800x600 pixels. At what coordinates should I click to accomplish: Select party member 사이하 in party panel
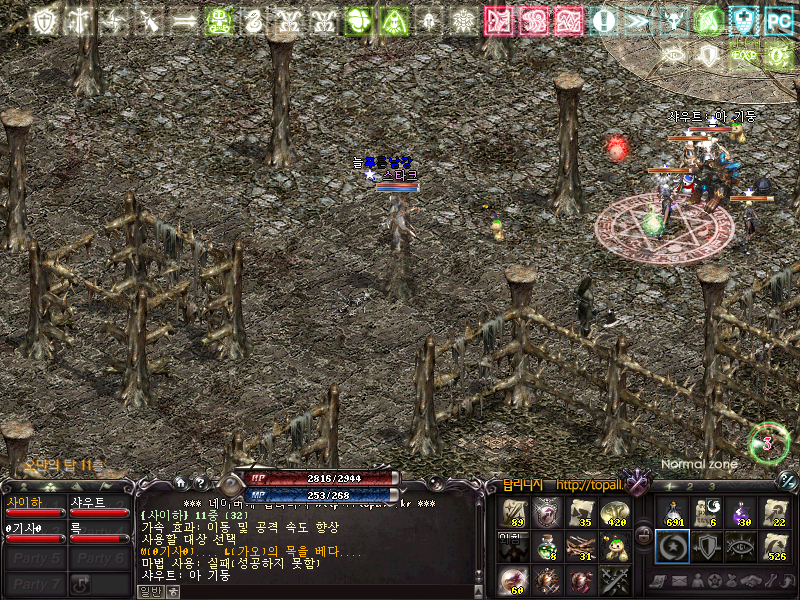click(x=36, y=506)
